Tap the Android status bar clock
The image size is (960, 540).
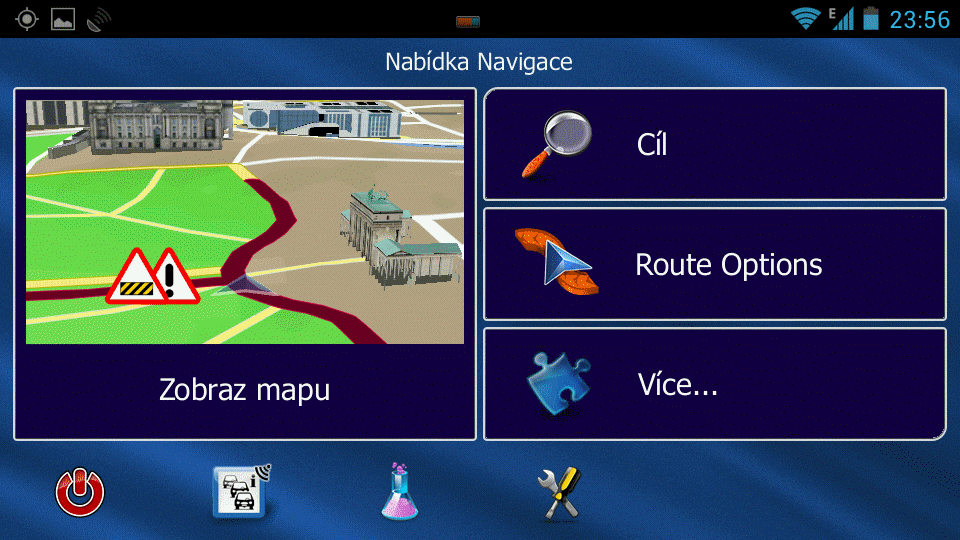[918, 19]
